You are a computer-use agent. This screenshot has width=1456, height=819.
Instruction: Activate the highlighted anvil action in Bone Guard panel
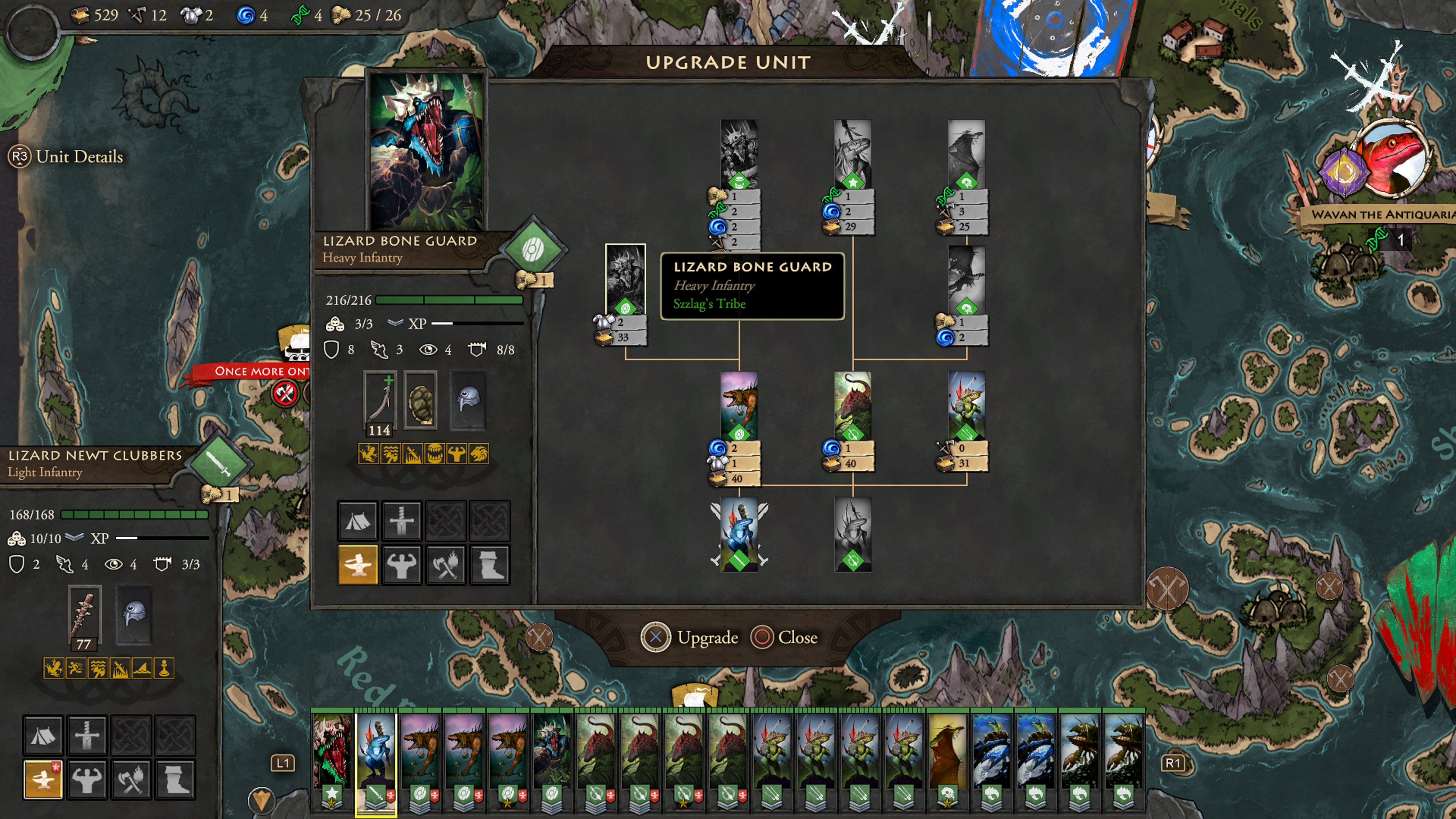click(x=357, y=564)
